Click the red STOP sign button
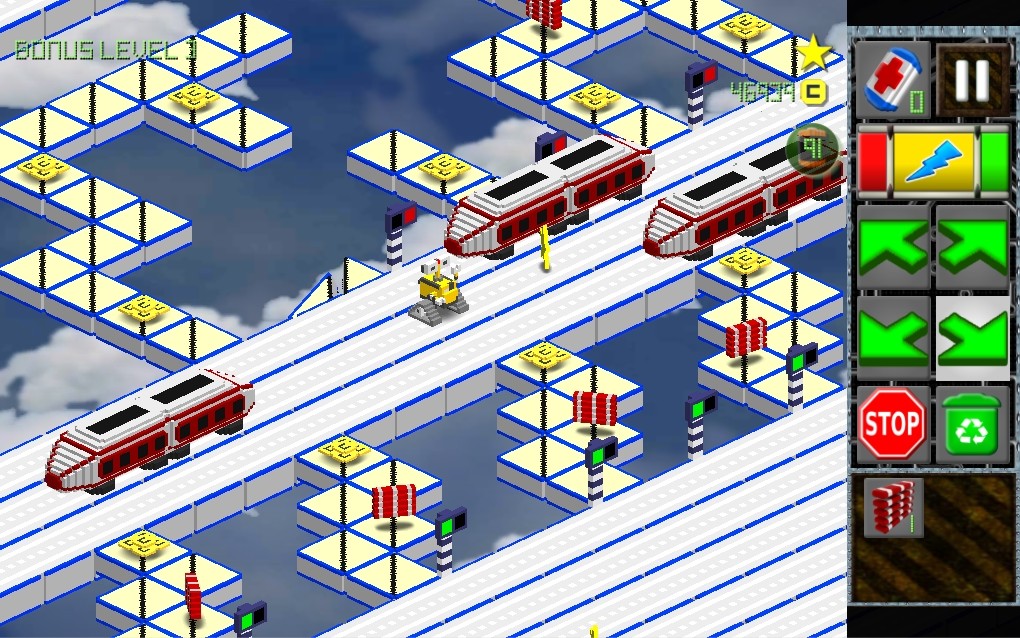The width and height of the screenshot is (1020, 638). 893,425
